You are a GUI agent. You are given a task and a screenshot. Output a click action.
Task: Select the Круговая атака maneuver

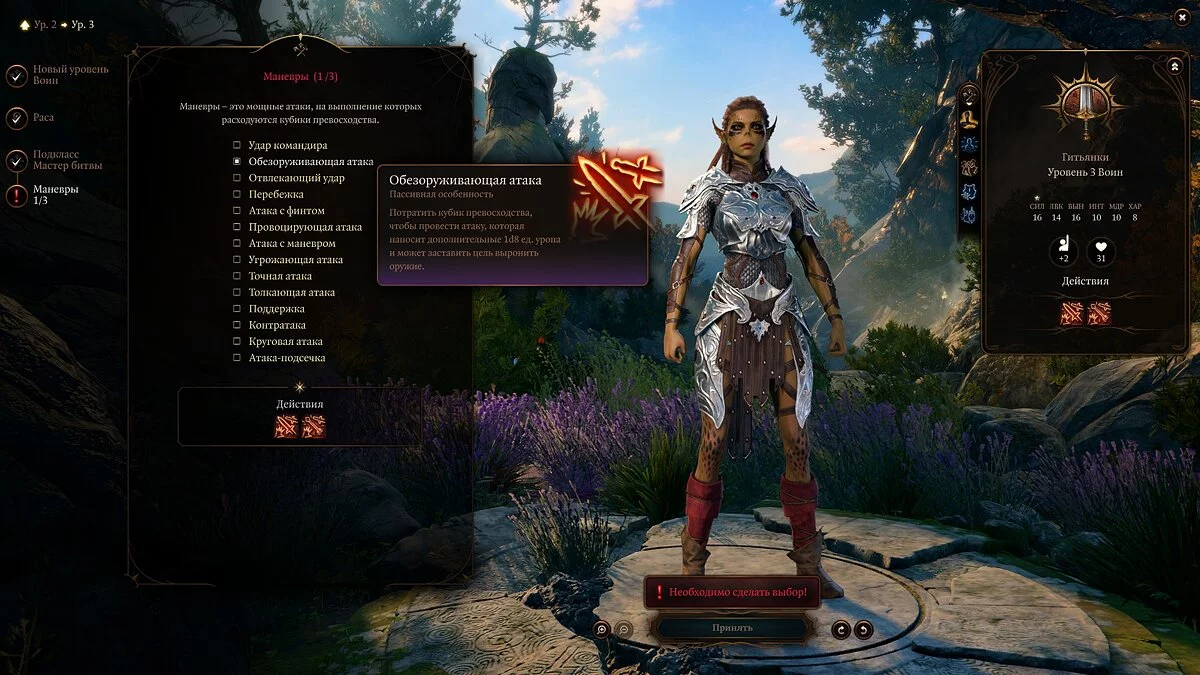coord(237,341)
